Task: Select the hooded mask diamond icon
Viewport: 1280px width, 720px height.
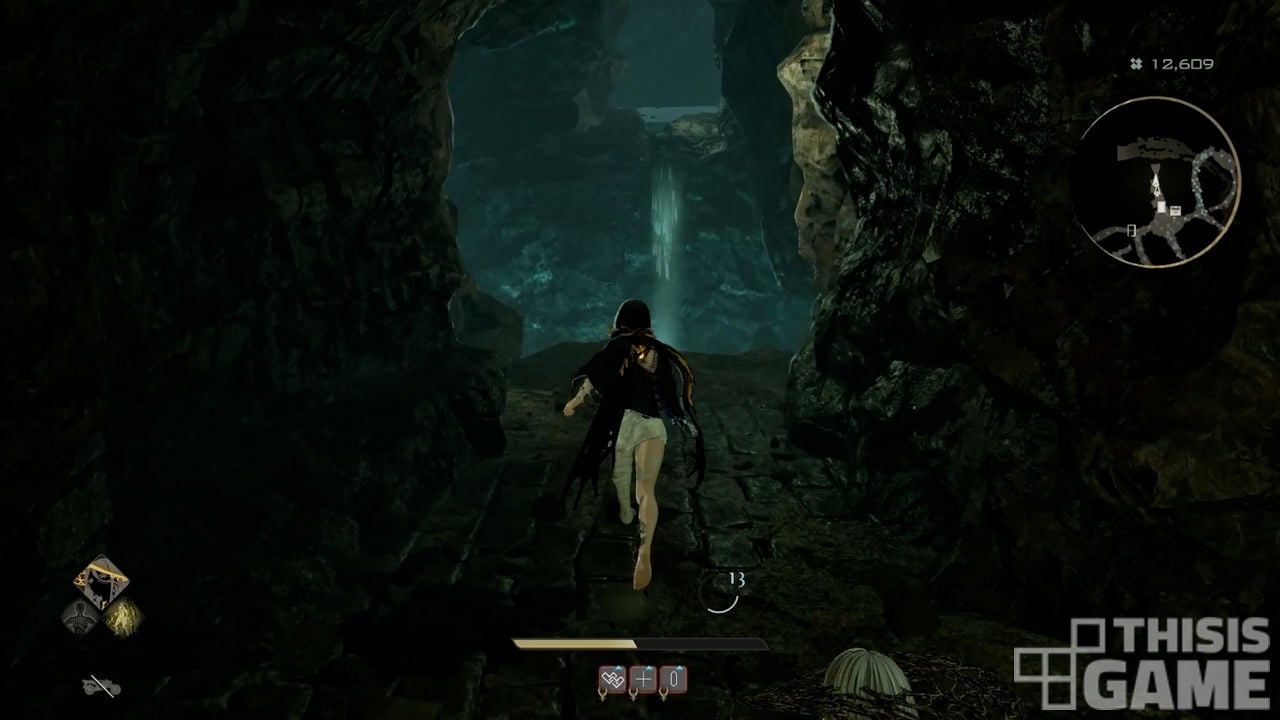Action: (x=100, y=582)
